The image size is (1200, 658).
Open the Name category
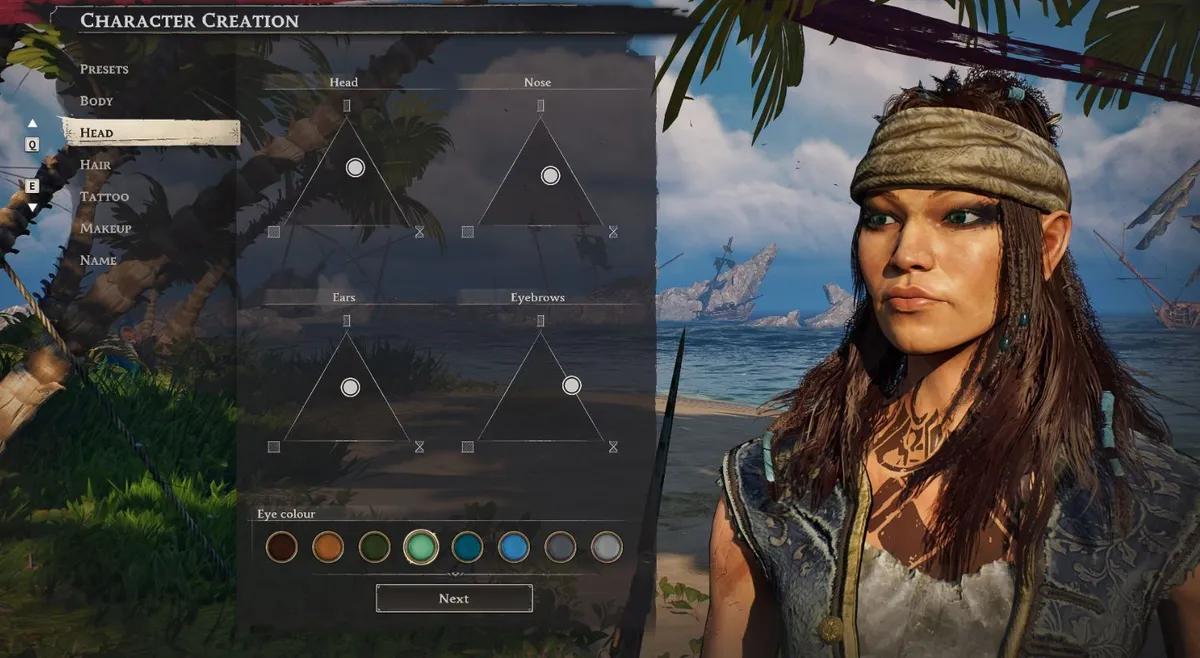pyautogui.click(x=98, y=260)
